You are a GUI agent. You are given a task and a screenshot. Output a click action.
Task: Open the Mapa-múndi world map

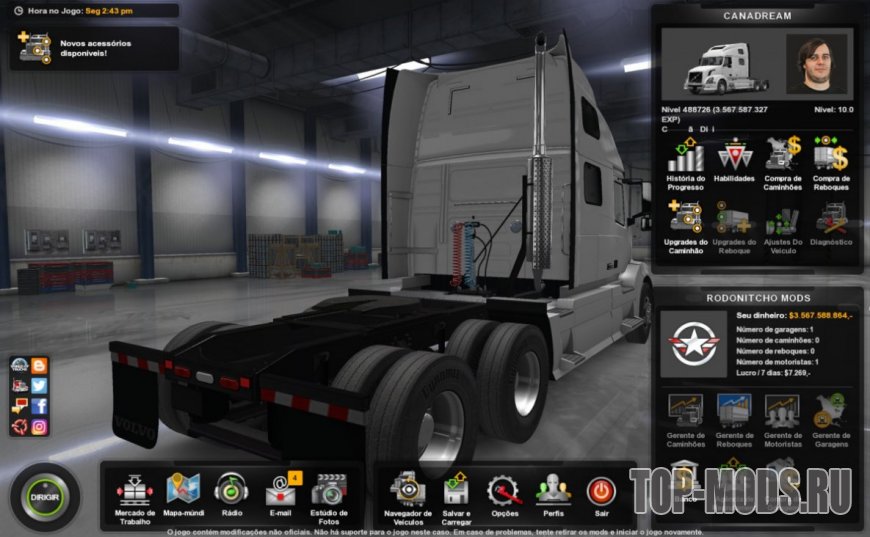pos(183,494)
